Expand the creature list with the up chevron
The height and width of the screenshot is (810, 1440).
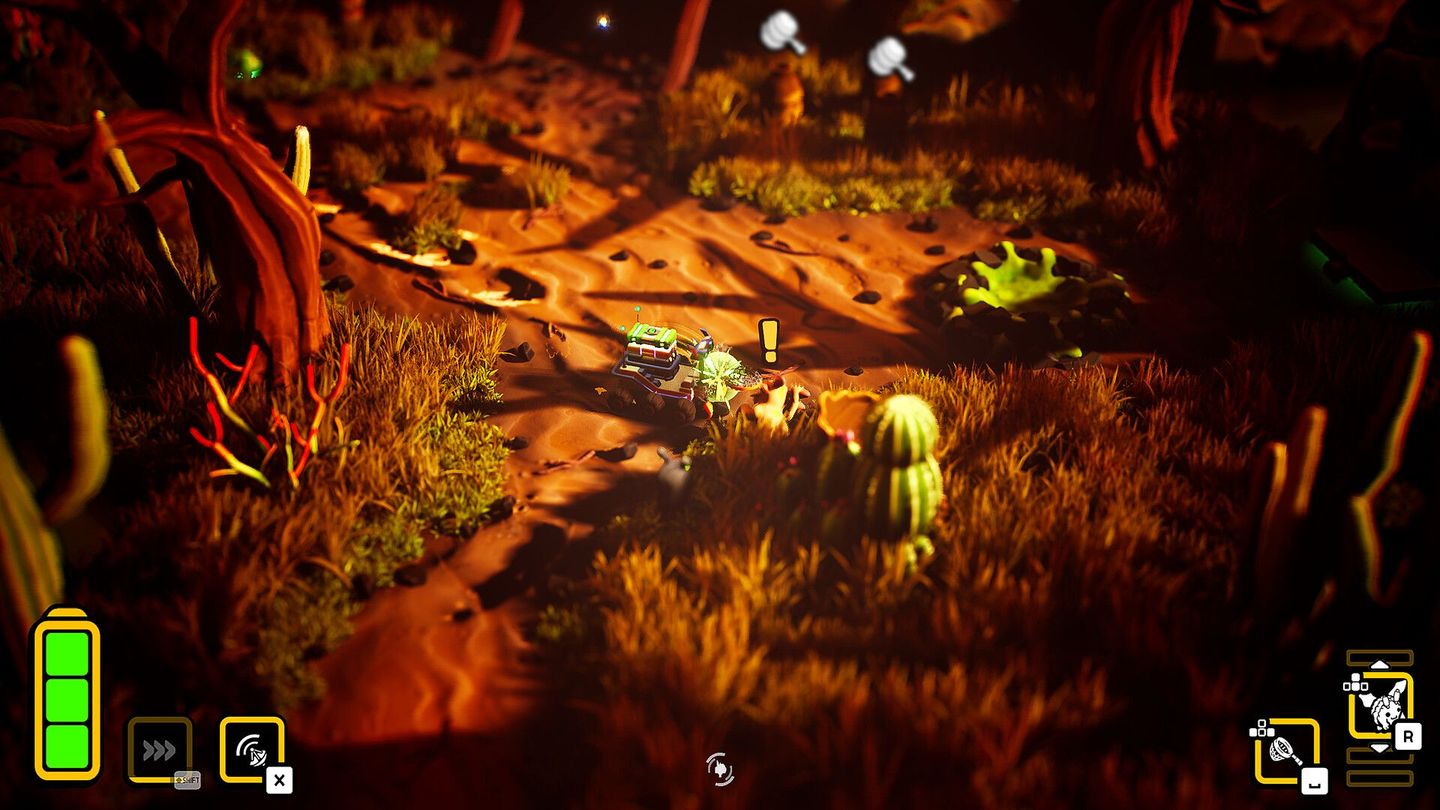[x=1380, y=663]
